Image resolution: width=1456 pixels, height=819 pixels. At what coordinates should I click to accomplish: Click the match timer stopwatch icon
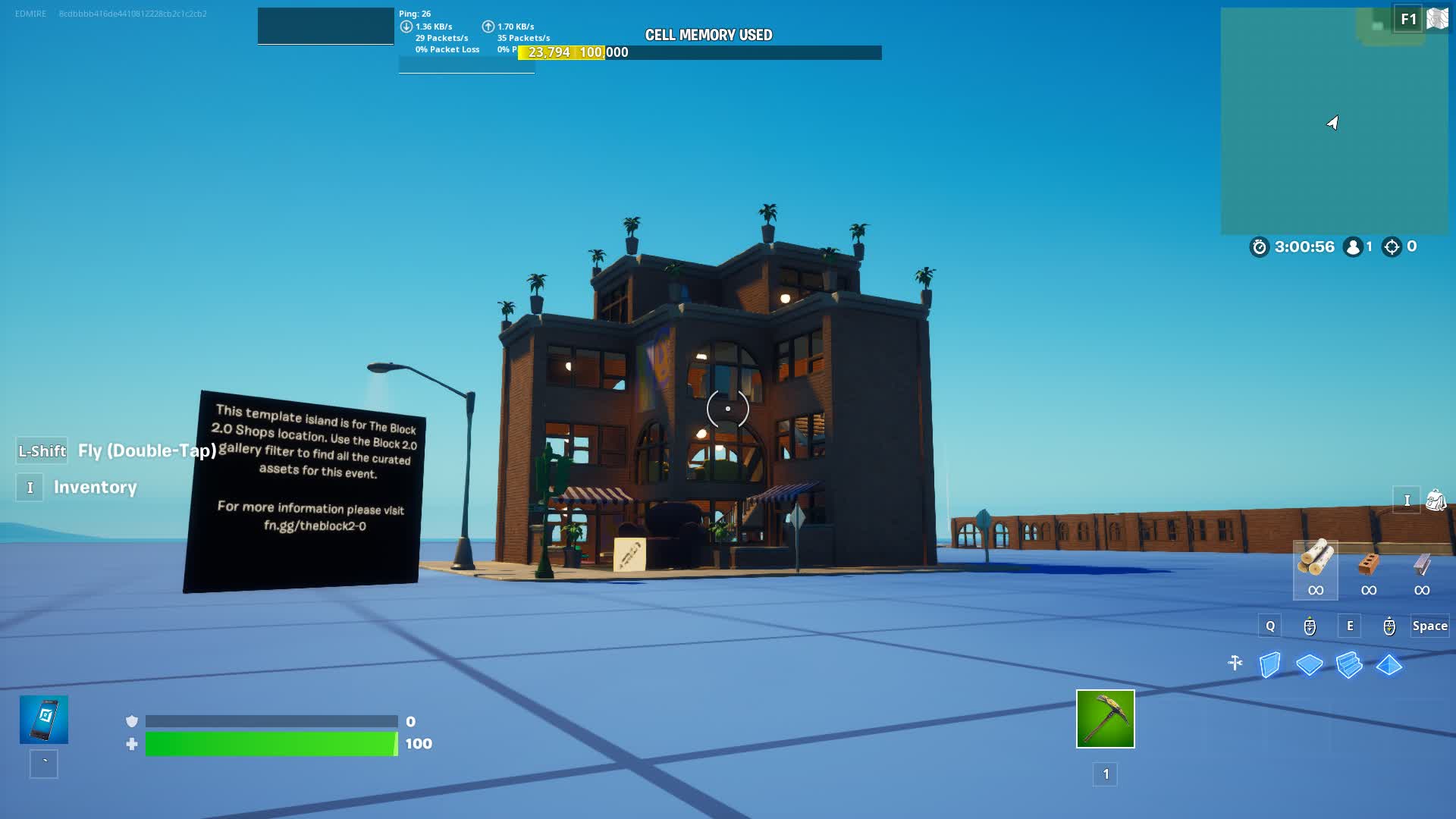tap(1258, 246)
